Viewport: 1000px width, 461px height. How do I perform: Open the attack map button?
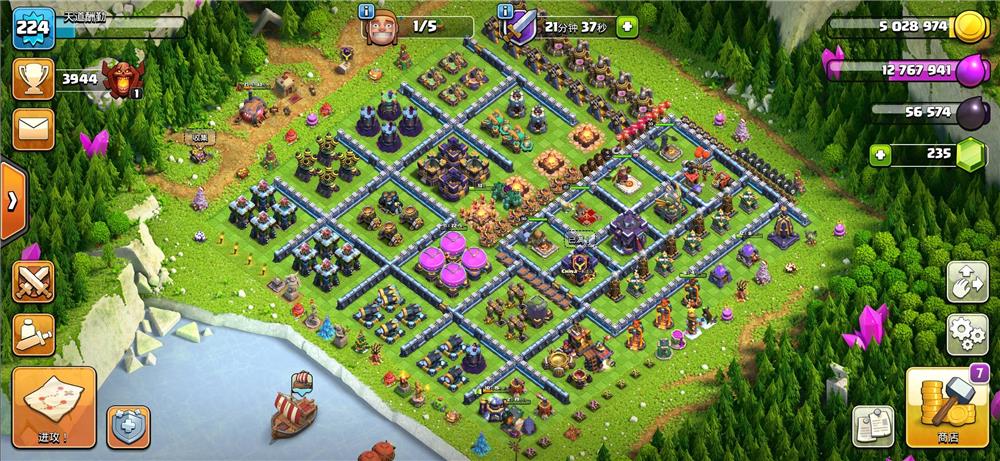(x=54, y=406)
